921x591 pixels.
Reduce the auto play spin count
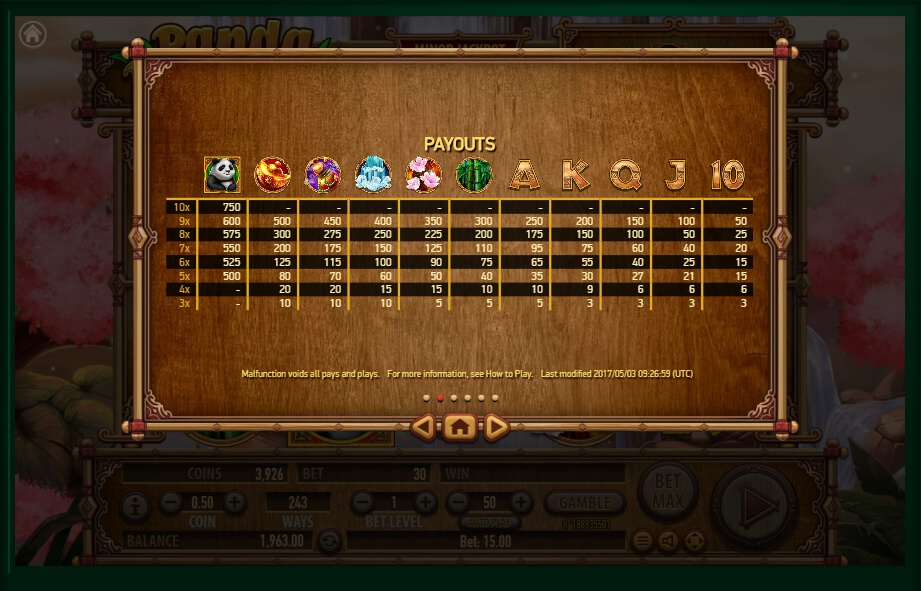(458, 502)
